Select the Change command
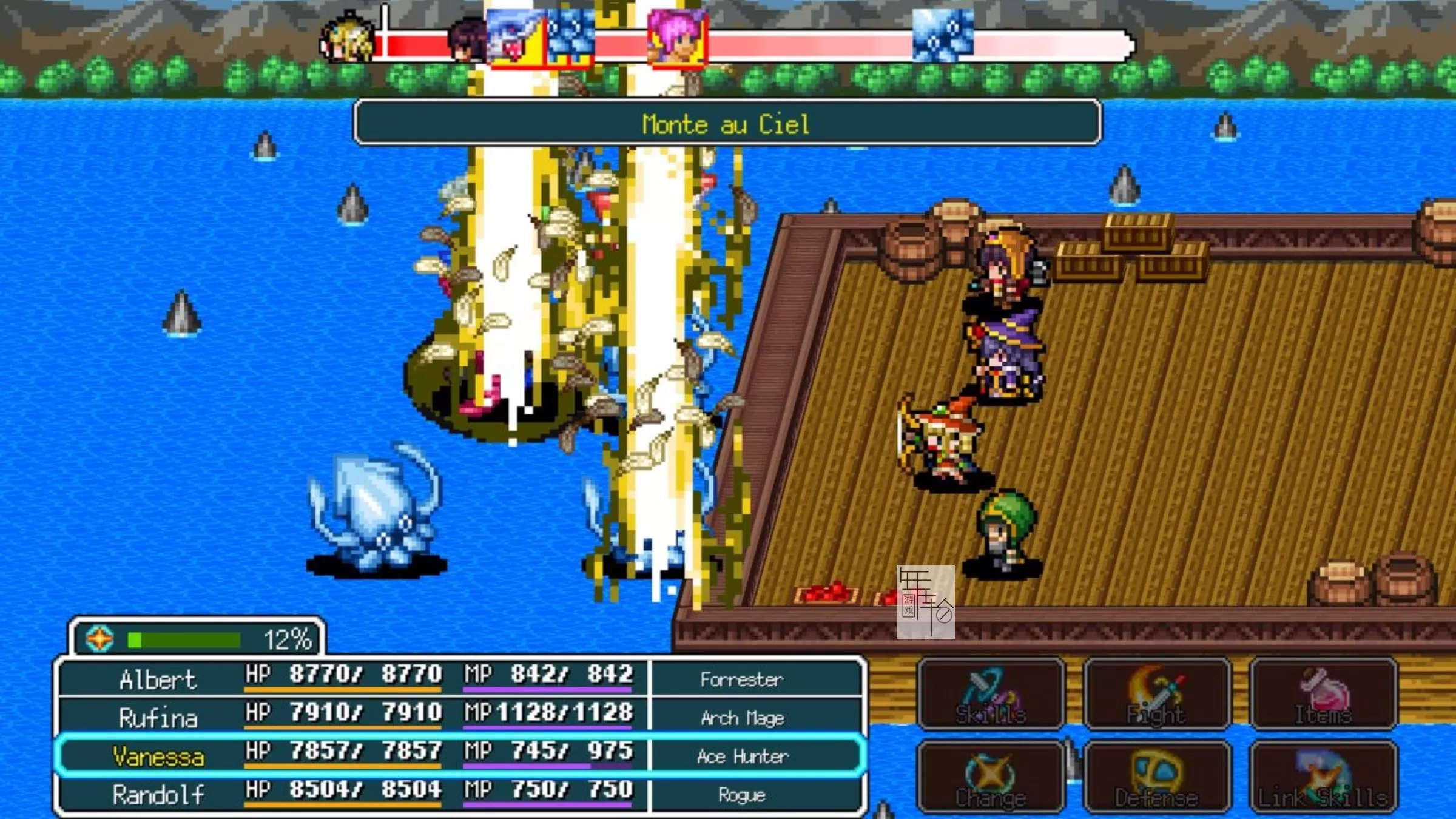This screenshot has height=819, width=1456. click(x=991, y=777)
